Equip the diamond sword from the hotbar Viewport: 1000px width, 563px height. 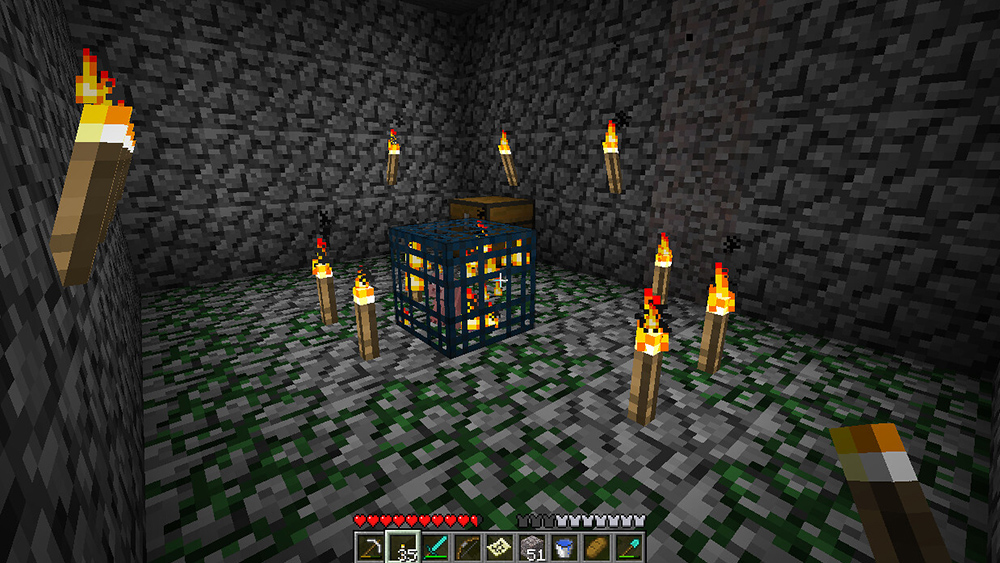click(436, 547)
